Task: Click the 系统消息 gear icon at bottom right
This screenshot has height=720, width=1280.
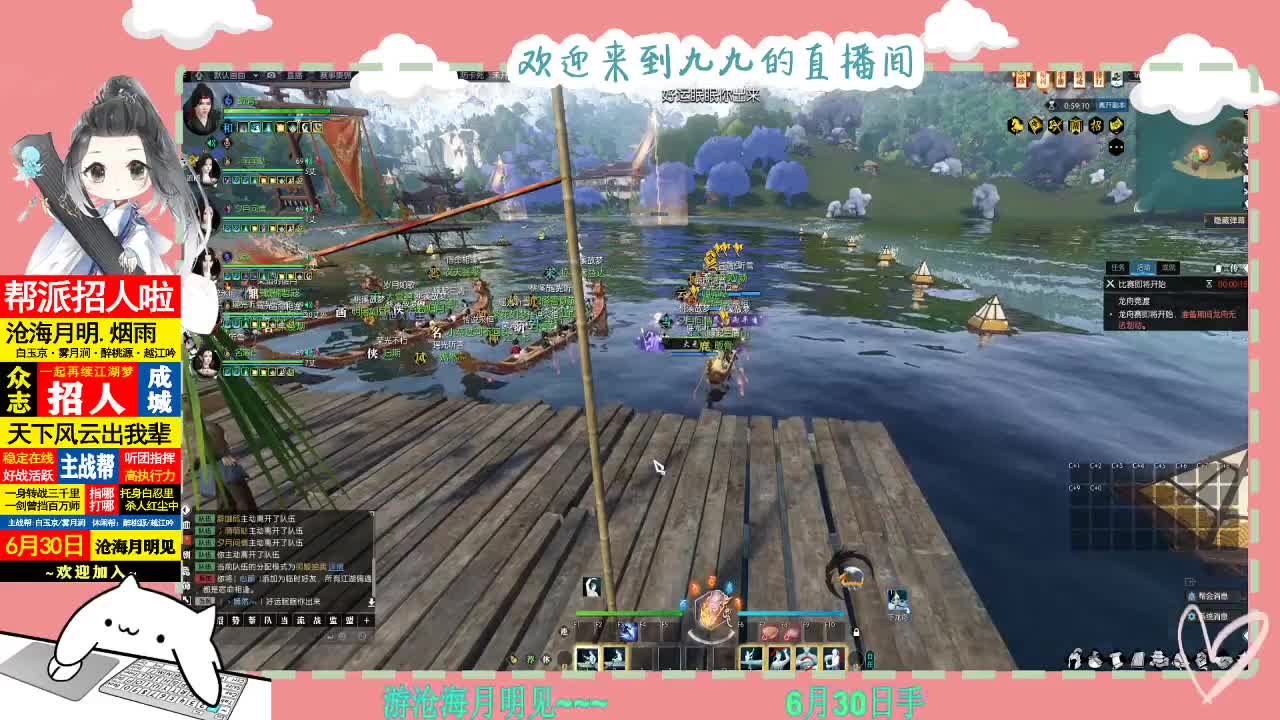Action: click(1192, 616)
